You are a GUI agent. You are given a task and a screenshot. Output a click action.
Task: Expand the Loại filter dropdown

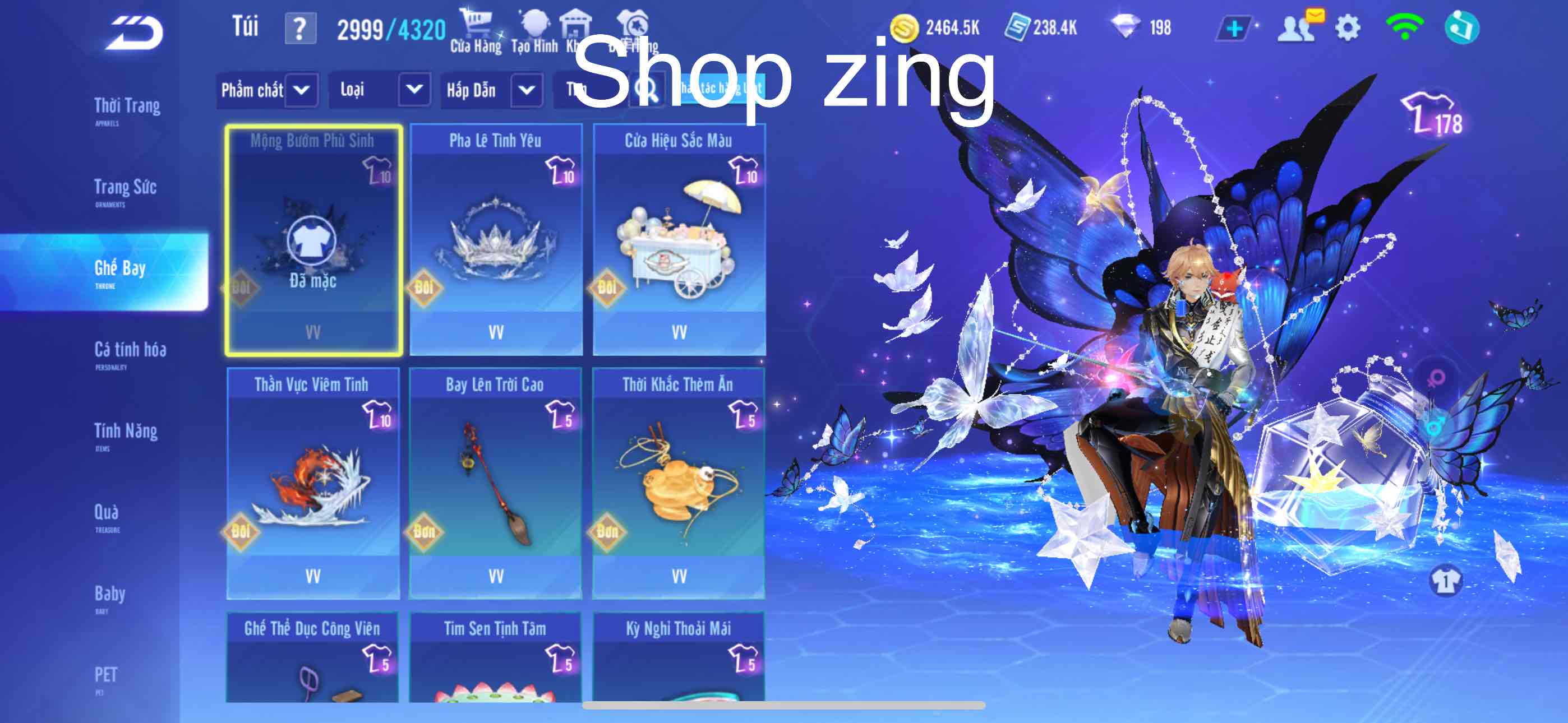coord(414,90)
